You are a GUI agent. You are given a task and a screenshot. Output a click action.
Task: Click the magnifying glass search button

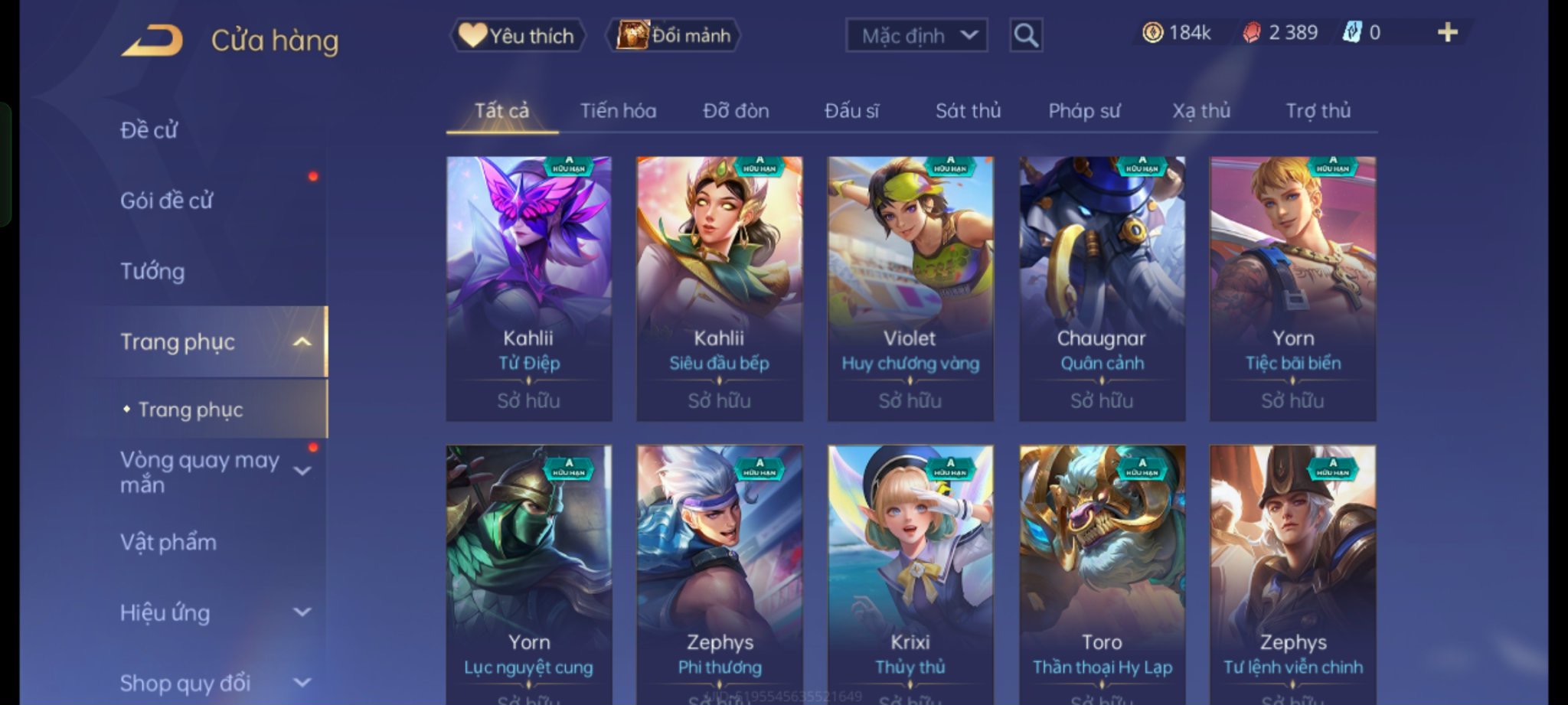[x=1026, y=35]
